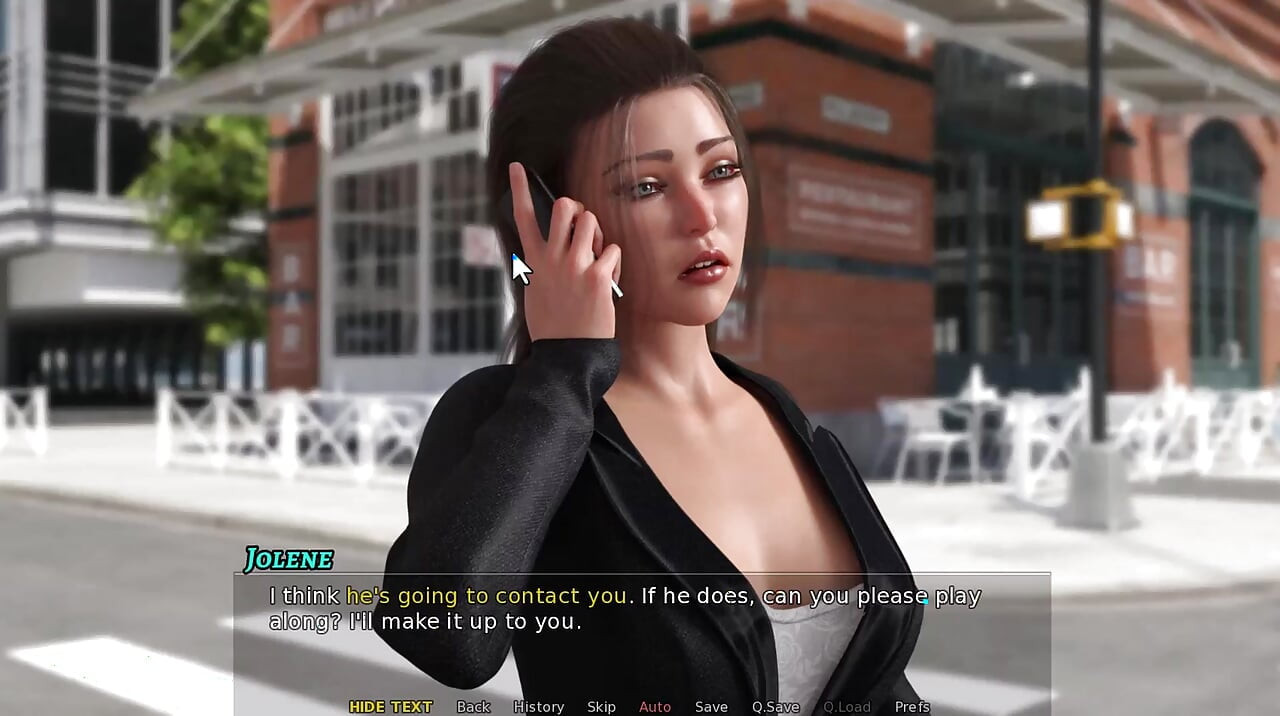Open the dialogue History log
The width and height of the screenshot is (1280, 716).
(538, 707)
